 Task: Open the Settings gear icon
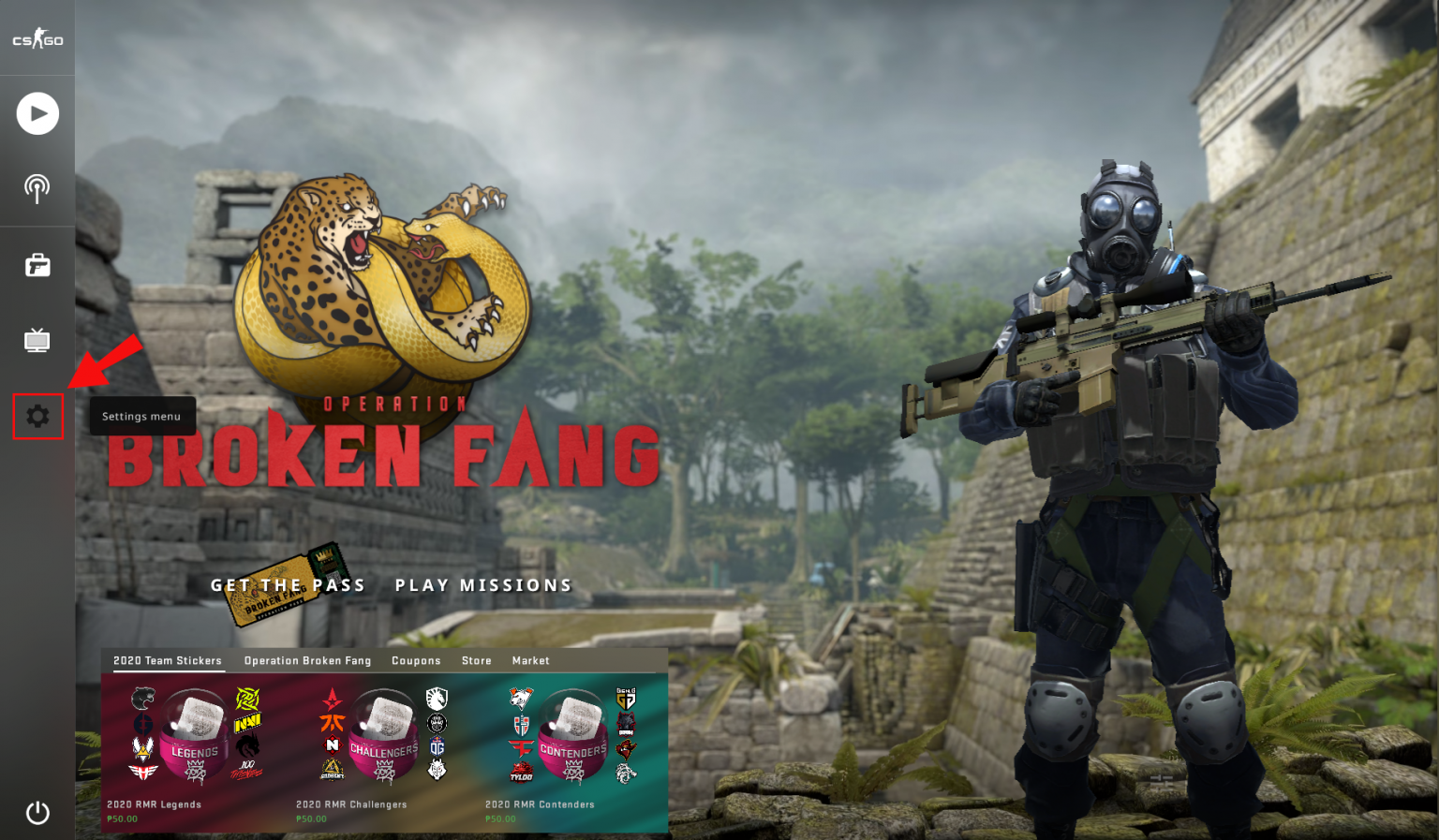[37, 418]
